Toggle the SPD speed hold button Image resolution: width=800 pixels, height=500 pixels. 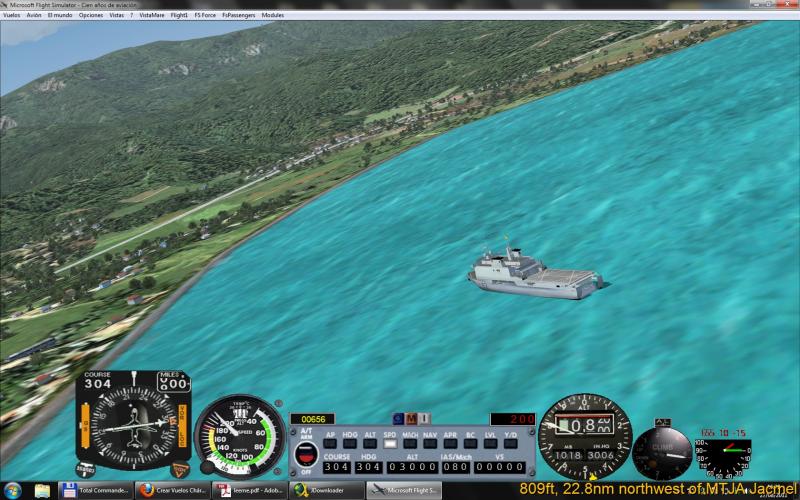click(390, 443)
